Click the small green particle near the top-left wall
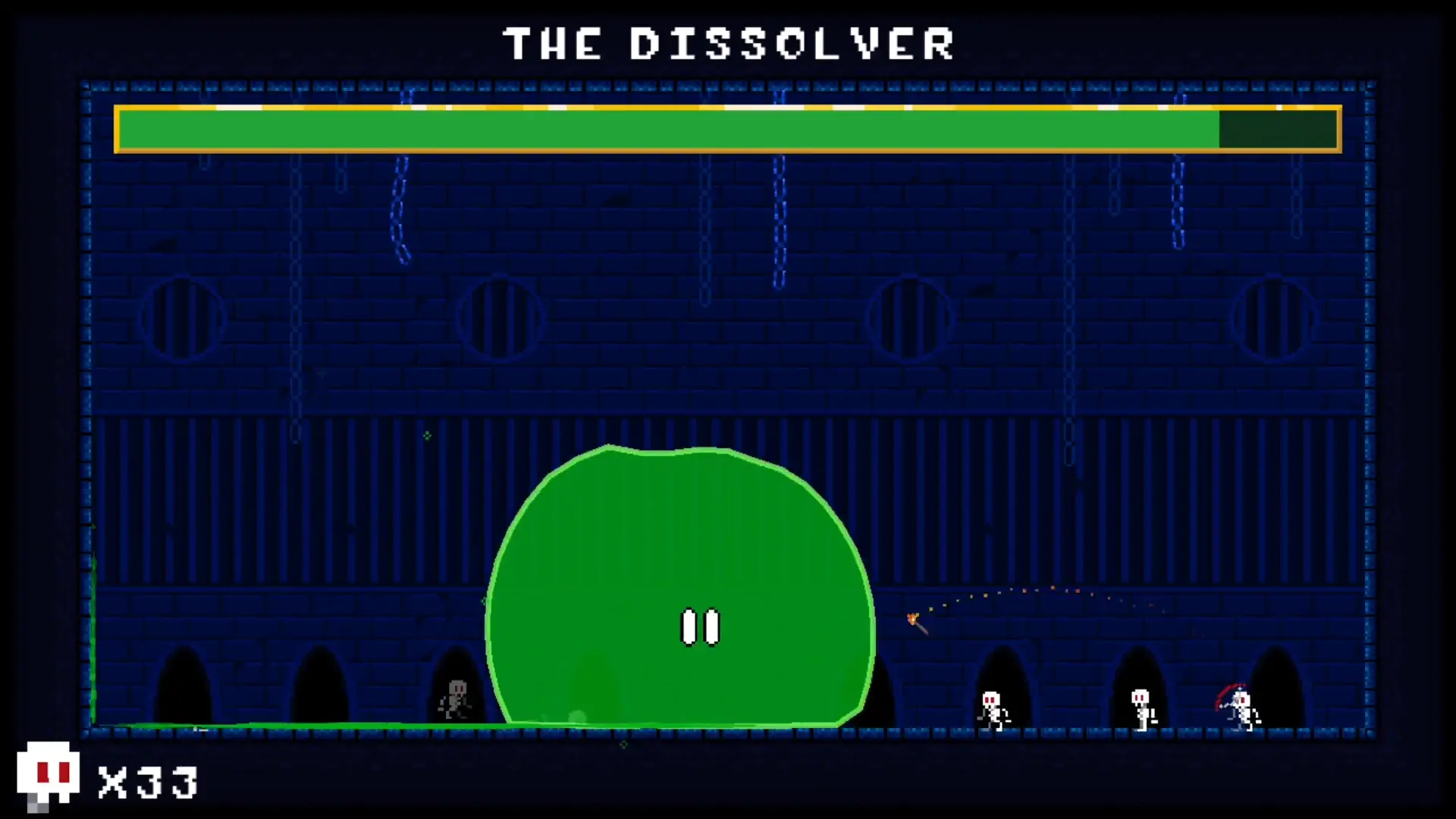The height and width of the screenshot is (819, 1456). click(x=427, y=436)
